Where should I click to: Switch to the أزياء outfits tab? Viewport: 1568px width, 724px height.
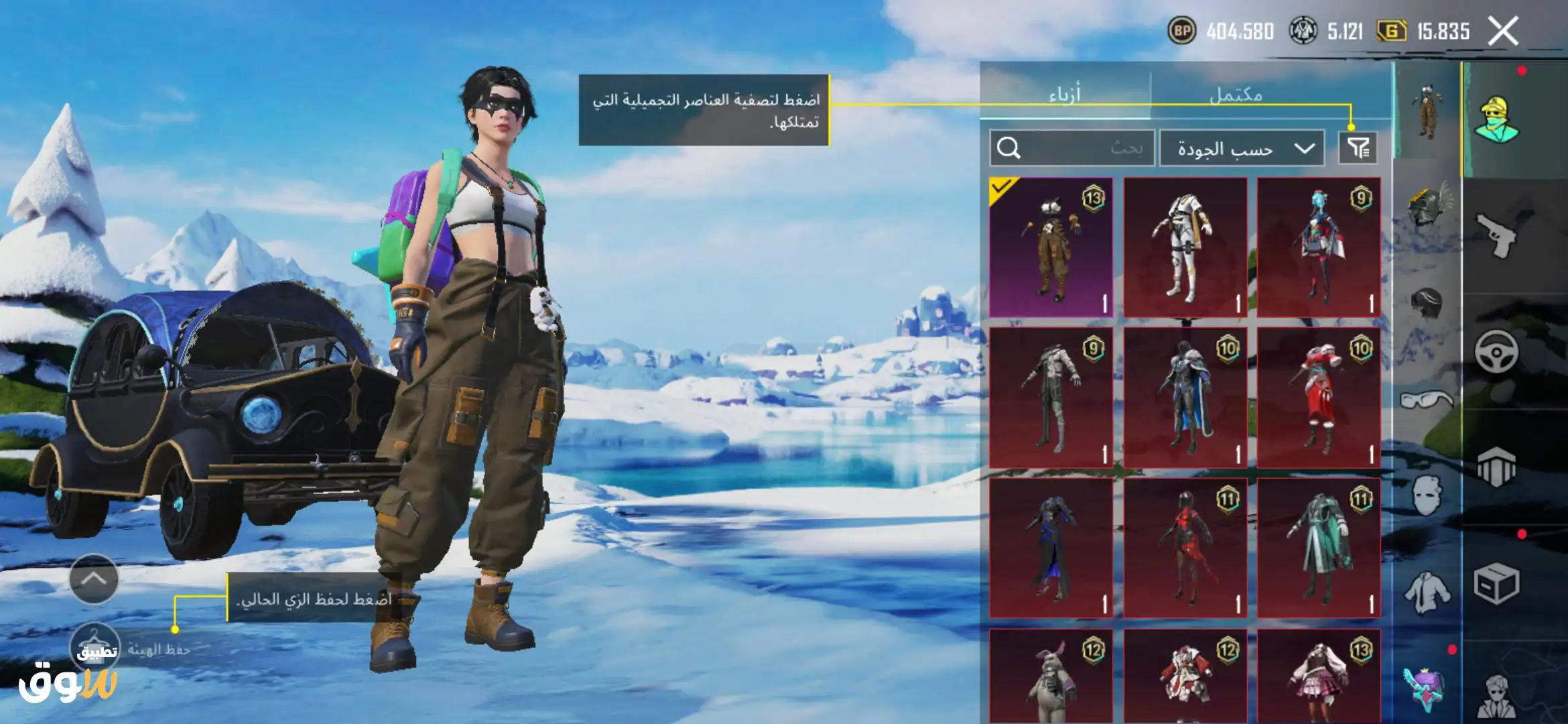coord(1065,95)
